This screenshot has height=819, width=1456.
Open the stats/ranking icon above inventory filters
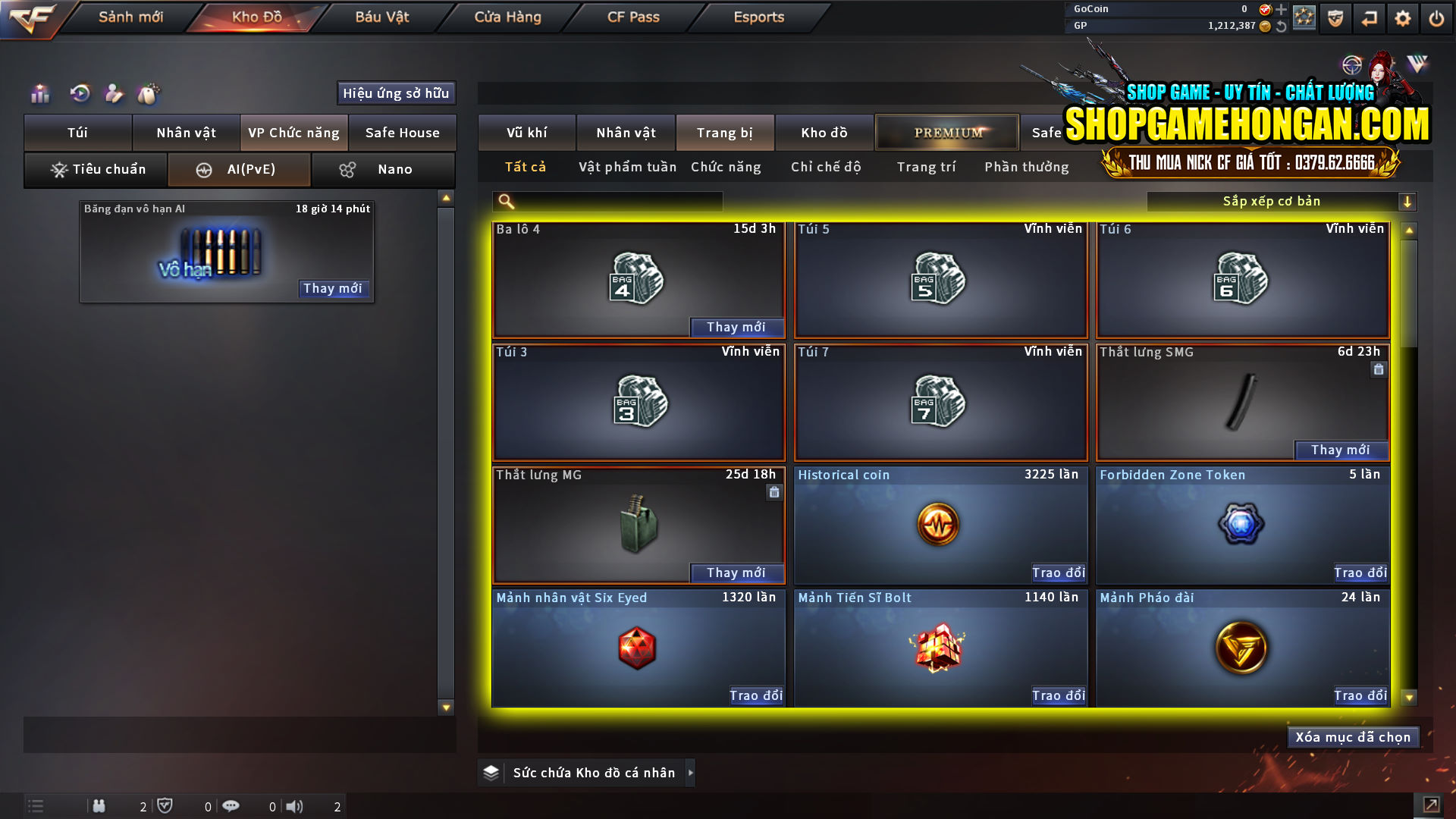[39, 93]
